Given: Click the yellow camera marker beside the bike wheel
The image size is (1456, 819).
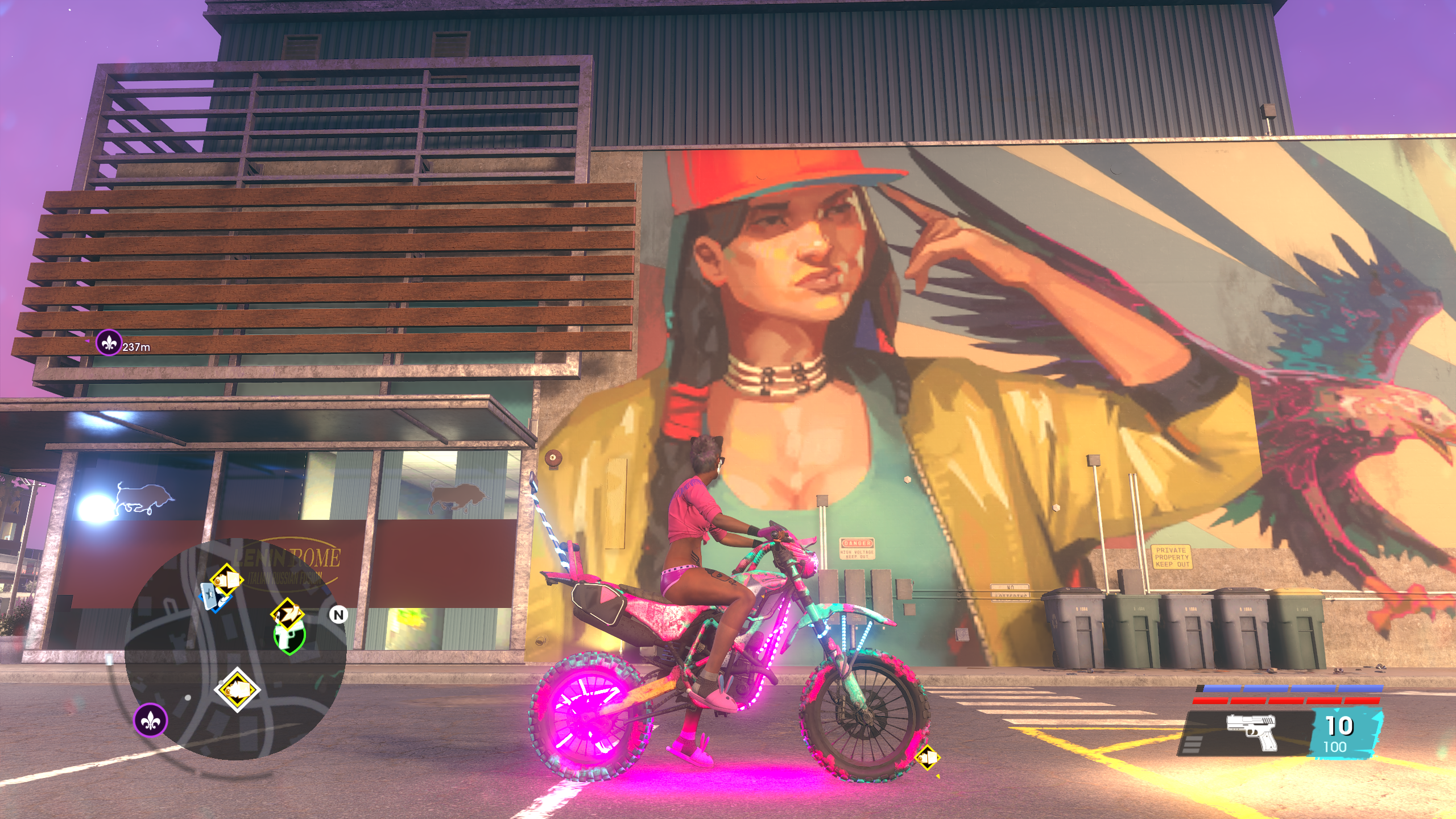Looking at the screenshot, I should click(x=928, y=758).
